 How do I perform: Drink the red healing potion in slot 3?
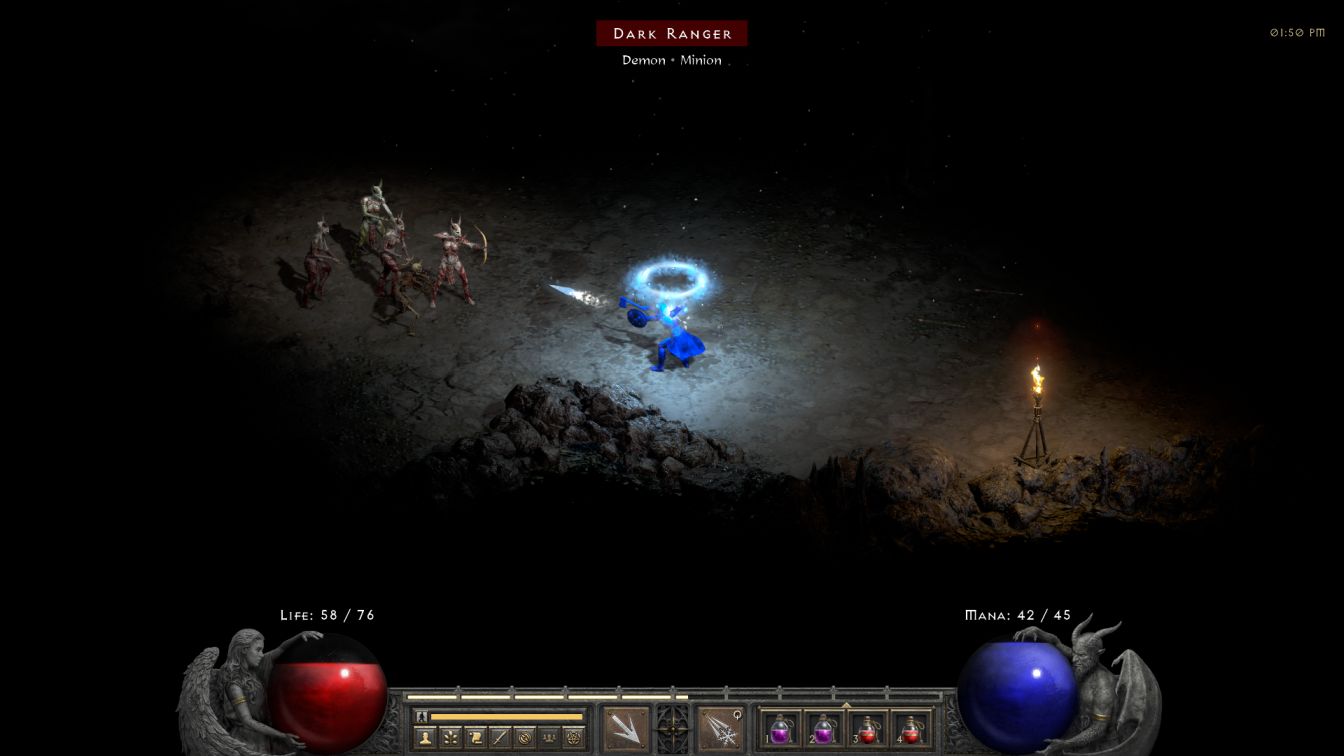(x=867, y=729)
